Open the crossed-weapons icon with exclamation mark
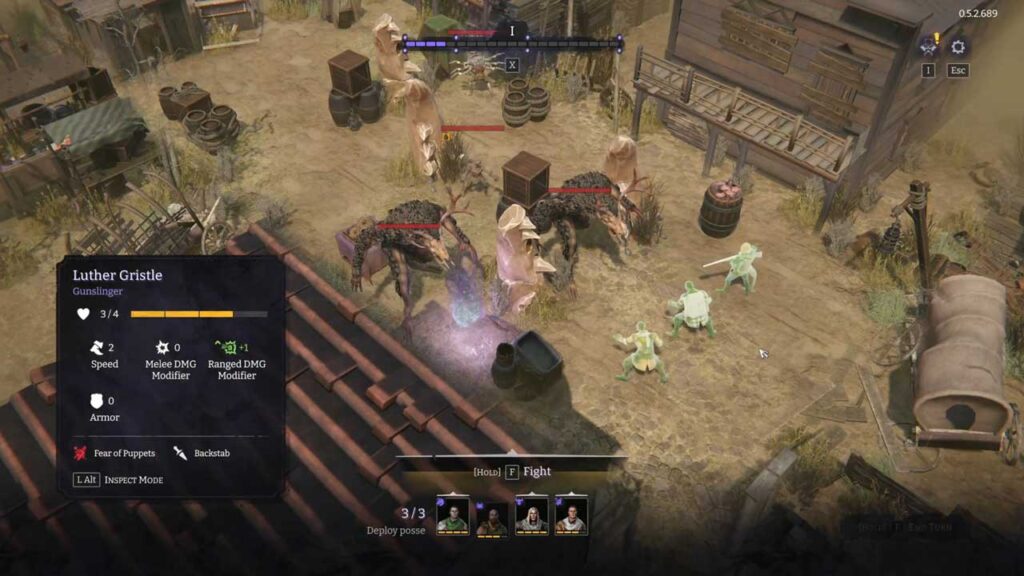Image resolution: width=1024 pixels, height=576 pixels. click(x=929, y=47)
